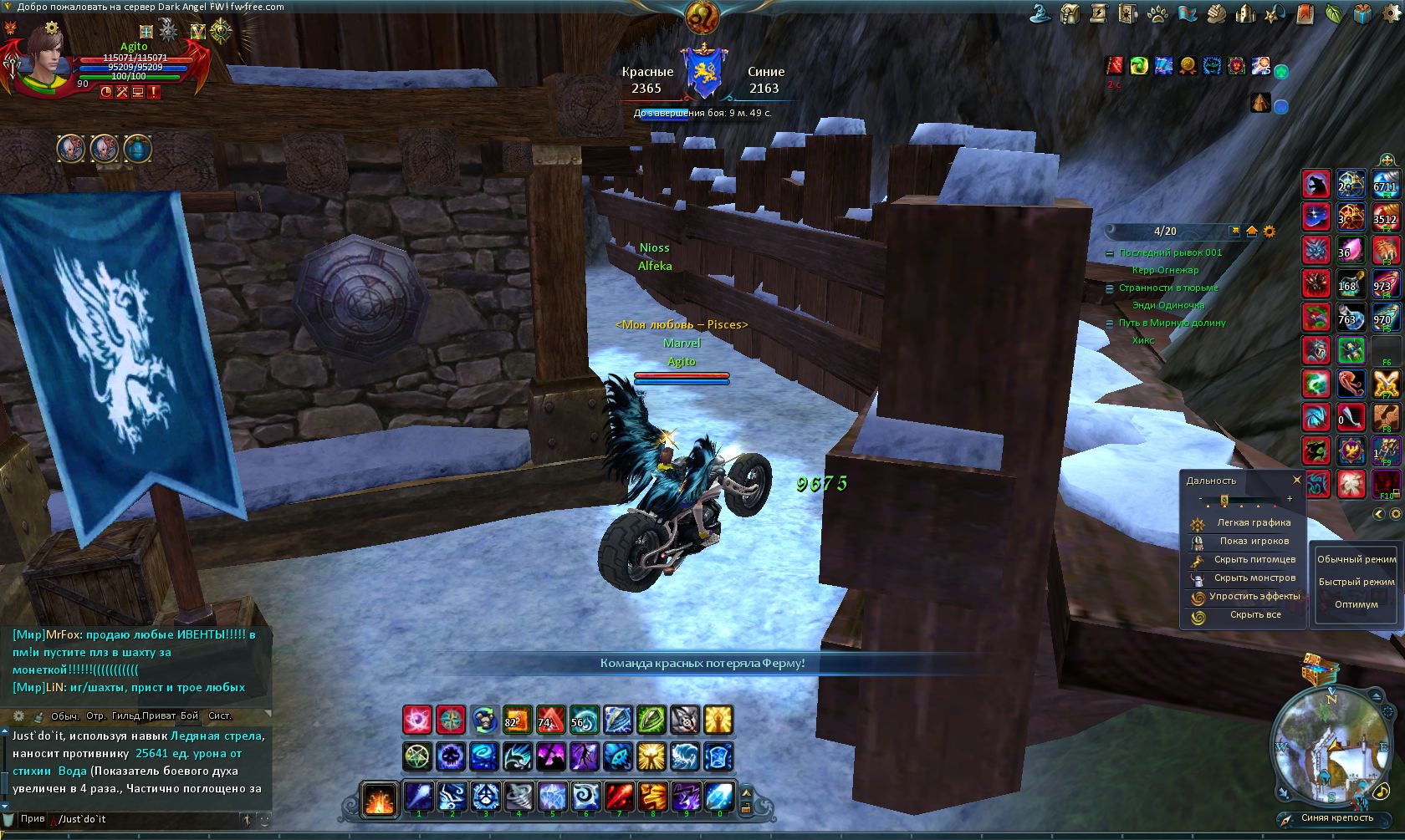
Task: Click the minimap
Action: [x=1331, y=746]
